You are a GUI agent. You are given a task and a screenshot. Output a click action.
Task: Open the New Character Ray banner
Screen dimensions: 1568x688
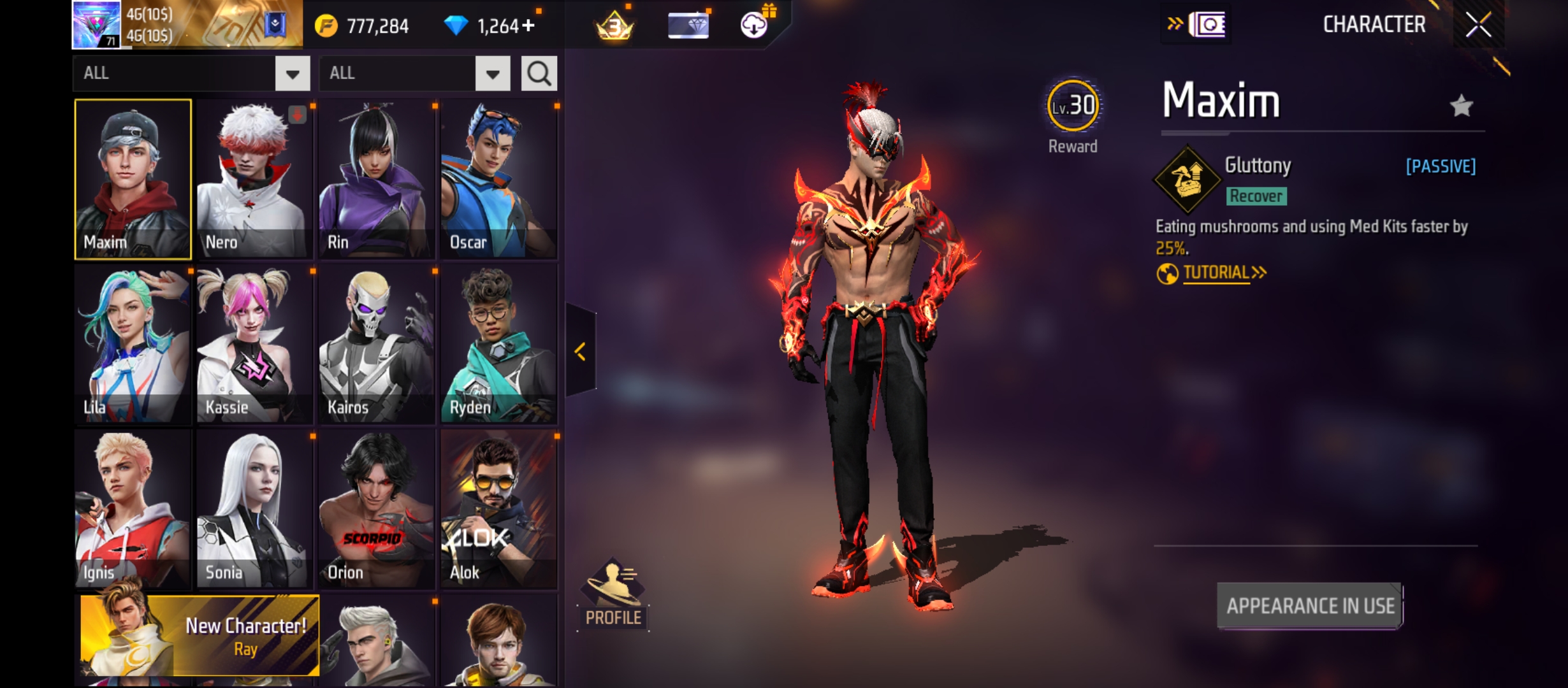200,636
